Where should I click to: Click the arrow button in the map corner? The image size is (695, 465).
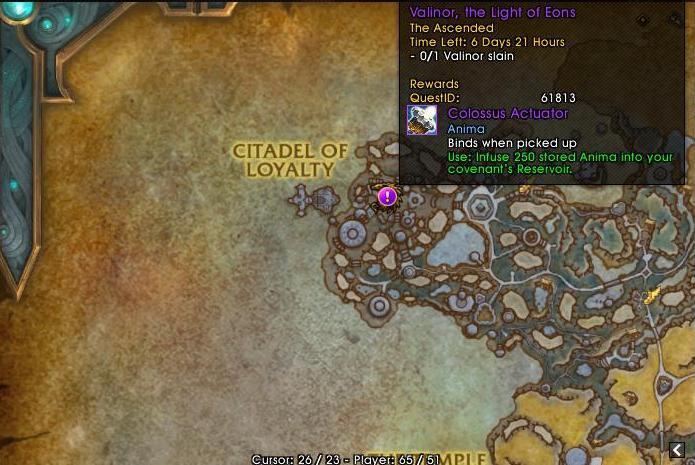pos(677,450)
